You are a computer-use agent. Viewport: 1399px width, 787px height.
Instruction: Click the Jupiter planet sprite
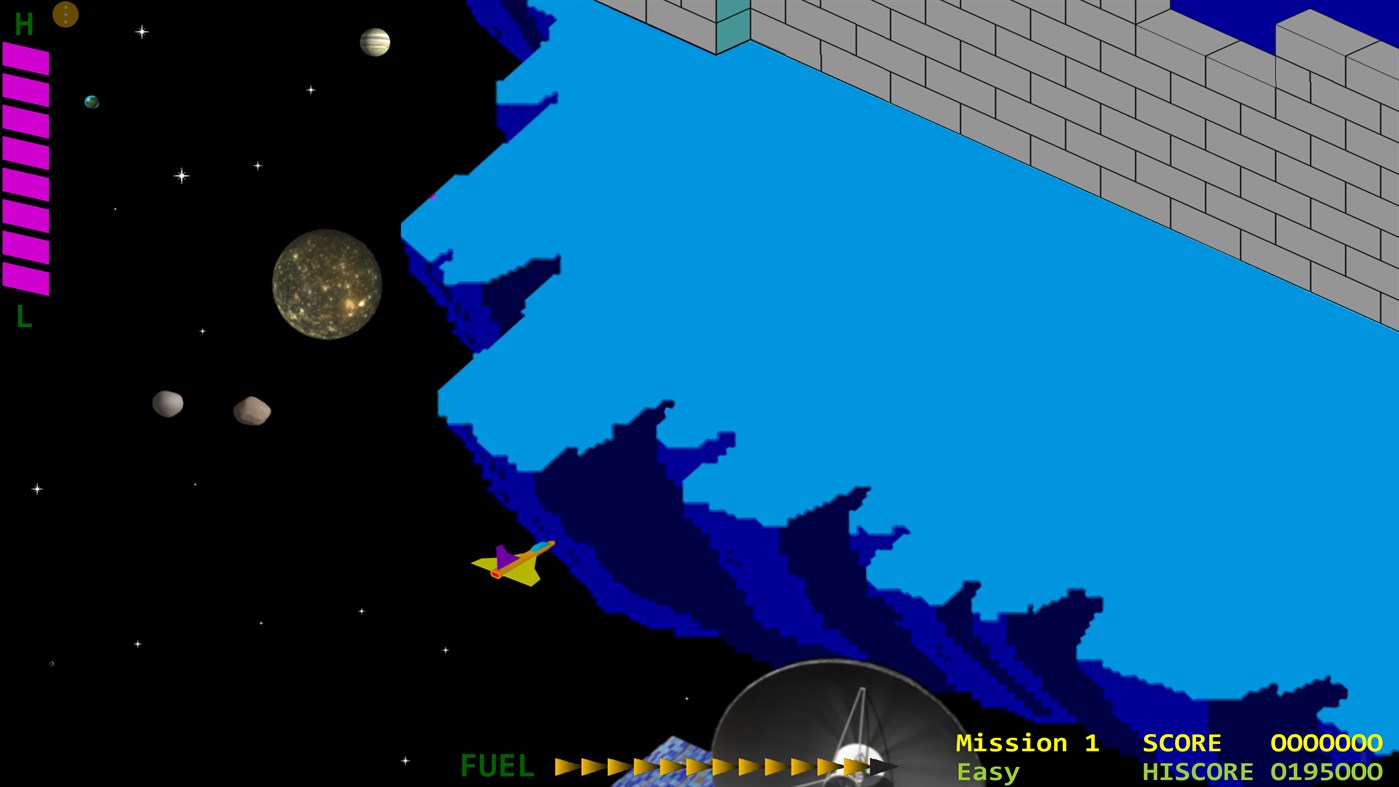click(375, 42)
